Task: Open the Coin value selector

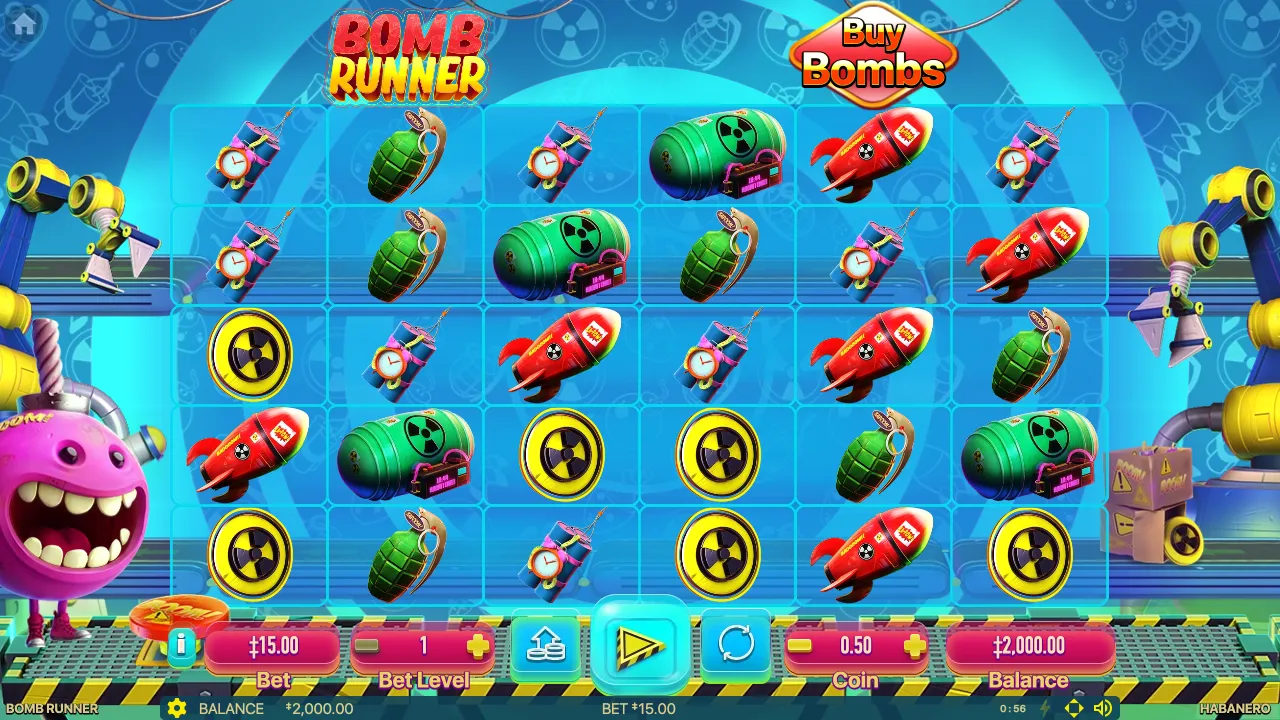Action: tap(858, 647)
